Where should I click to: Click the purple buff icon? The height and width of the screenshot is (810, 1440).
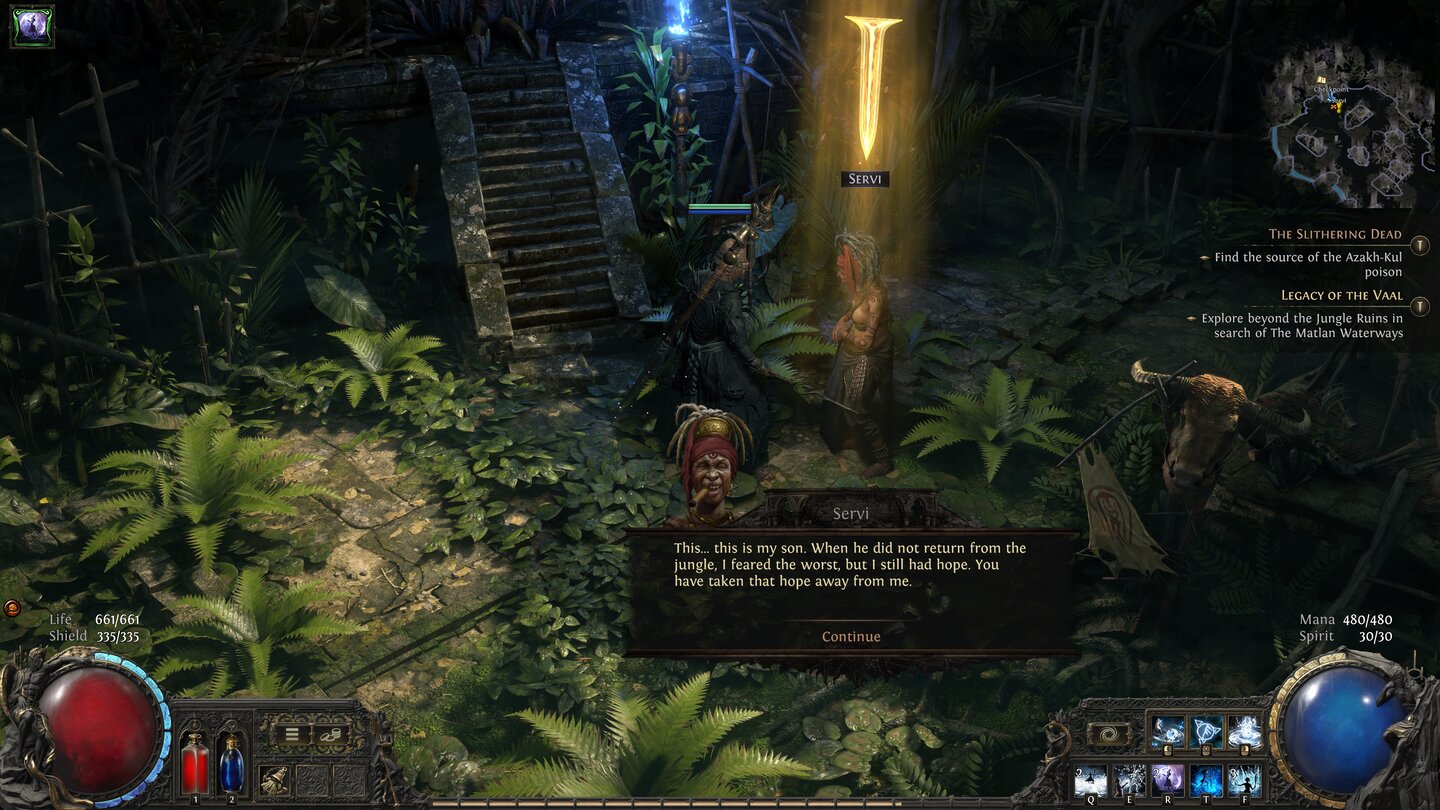pos(32,27)
